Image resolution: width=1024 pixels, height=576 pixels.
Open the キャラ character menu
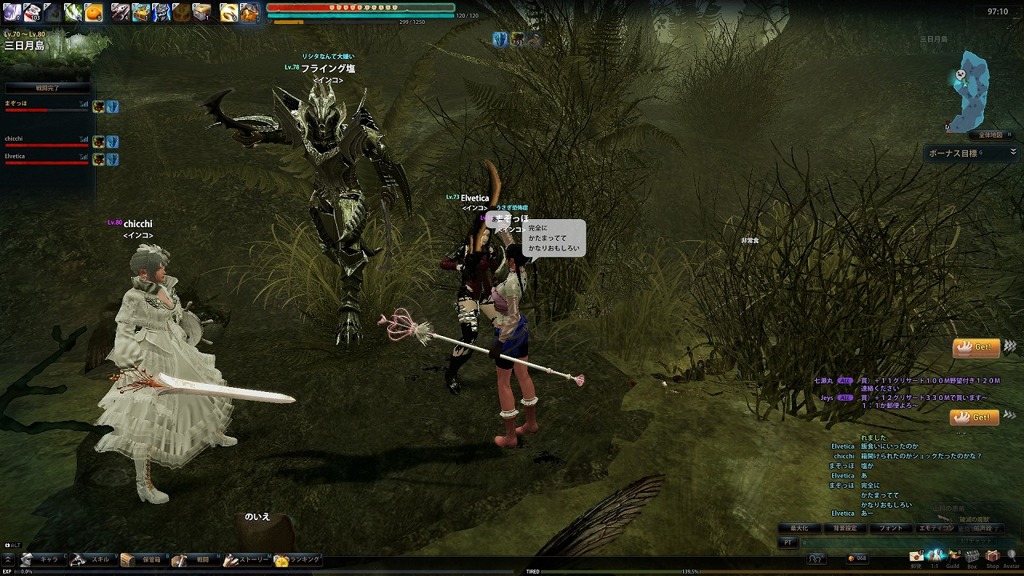click(x=42, y=560)
